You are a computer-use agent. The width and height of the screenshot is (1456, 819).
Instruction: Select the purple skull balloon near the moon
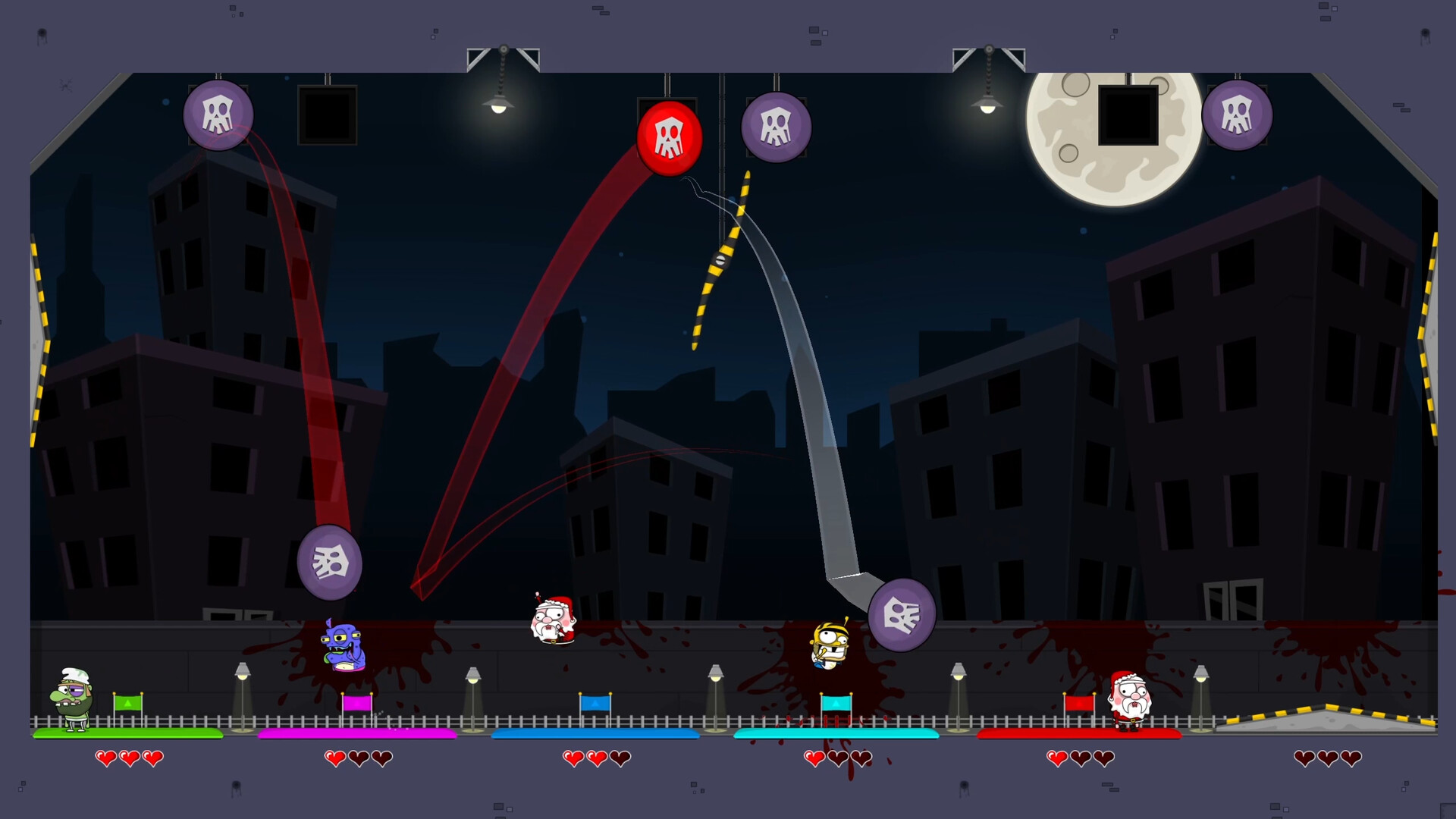[1238, 116]
